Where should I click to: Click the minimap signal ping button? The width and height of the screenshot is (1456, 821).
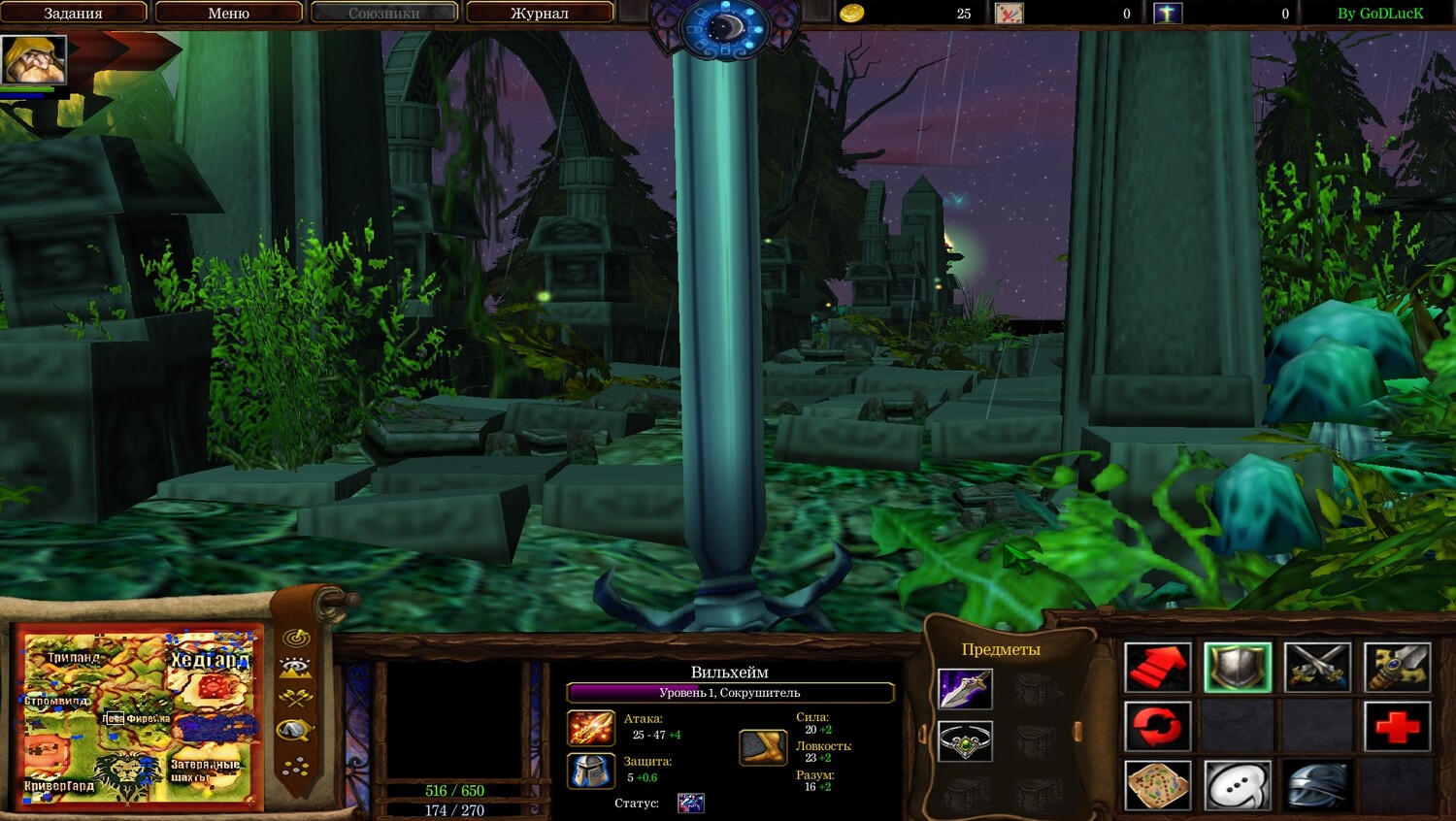[x=296, y=638]
